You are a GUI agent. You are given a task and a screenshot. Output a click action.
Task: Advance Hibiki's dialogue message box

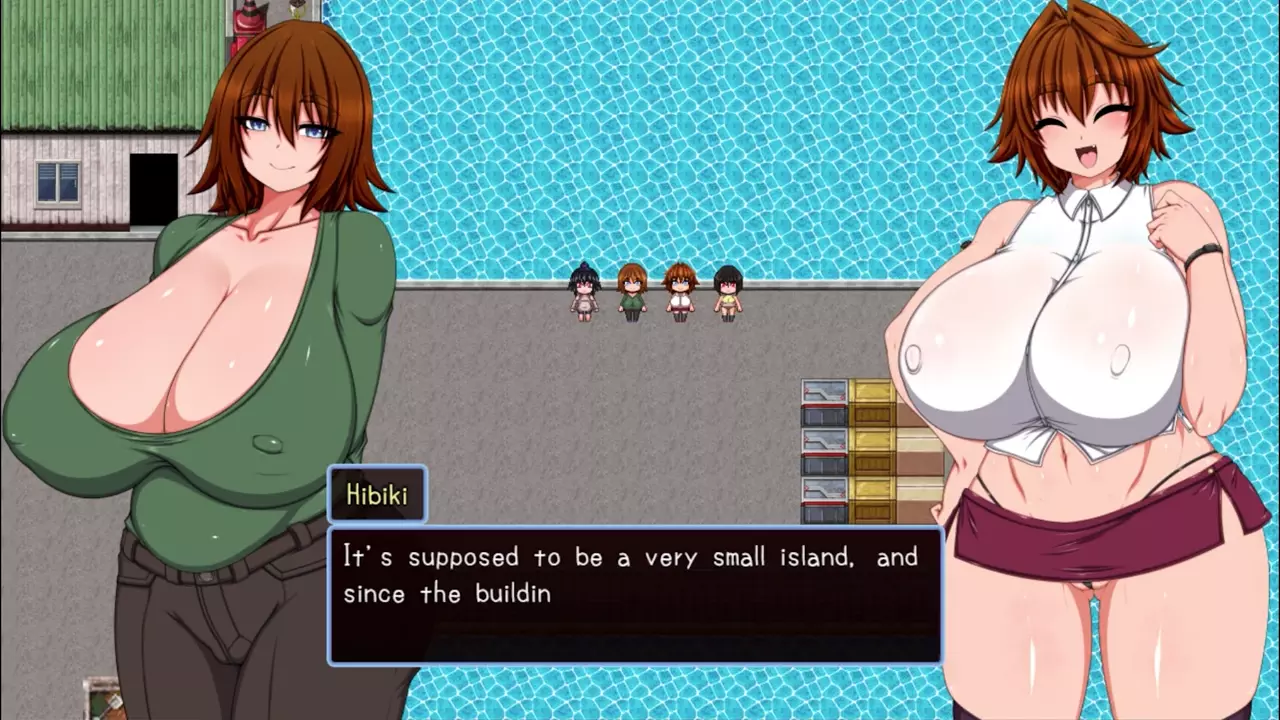tap(635, 595)
